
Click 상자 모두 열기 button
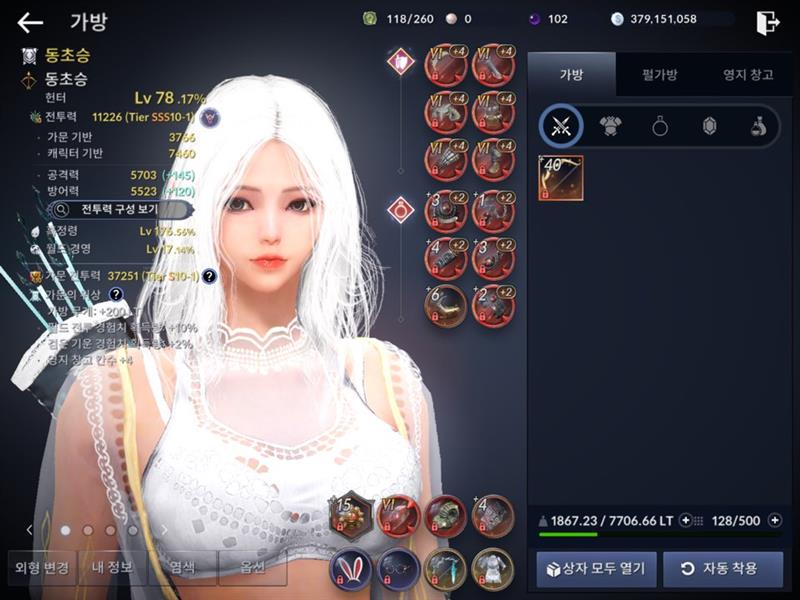click(x=597, y=569)
